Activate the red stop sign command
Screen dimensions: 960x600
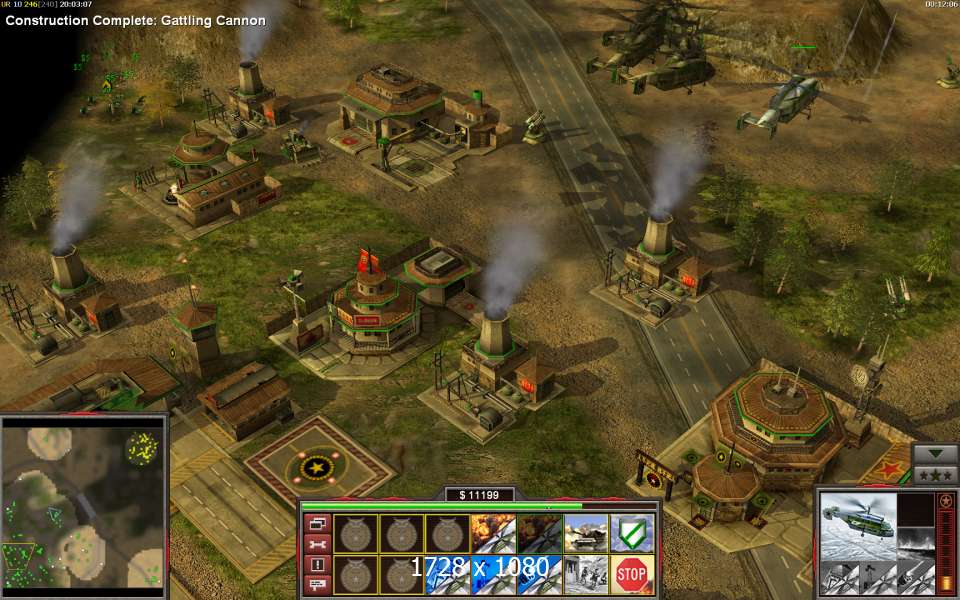(632, 573)
